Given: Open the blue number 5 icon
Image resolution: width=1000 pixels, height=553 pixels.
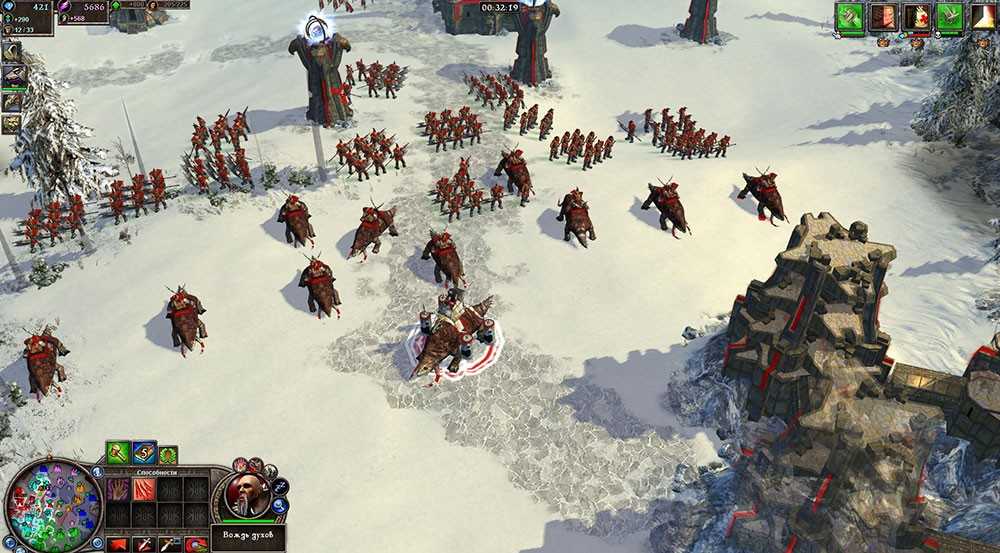Looking at the screenshot, I should (x=144, y=453).
